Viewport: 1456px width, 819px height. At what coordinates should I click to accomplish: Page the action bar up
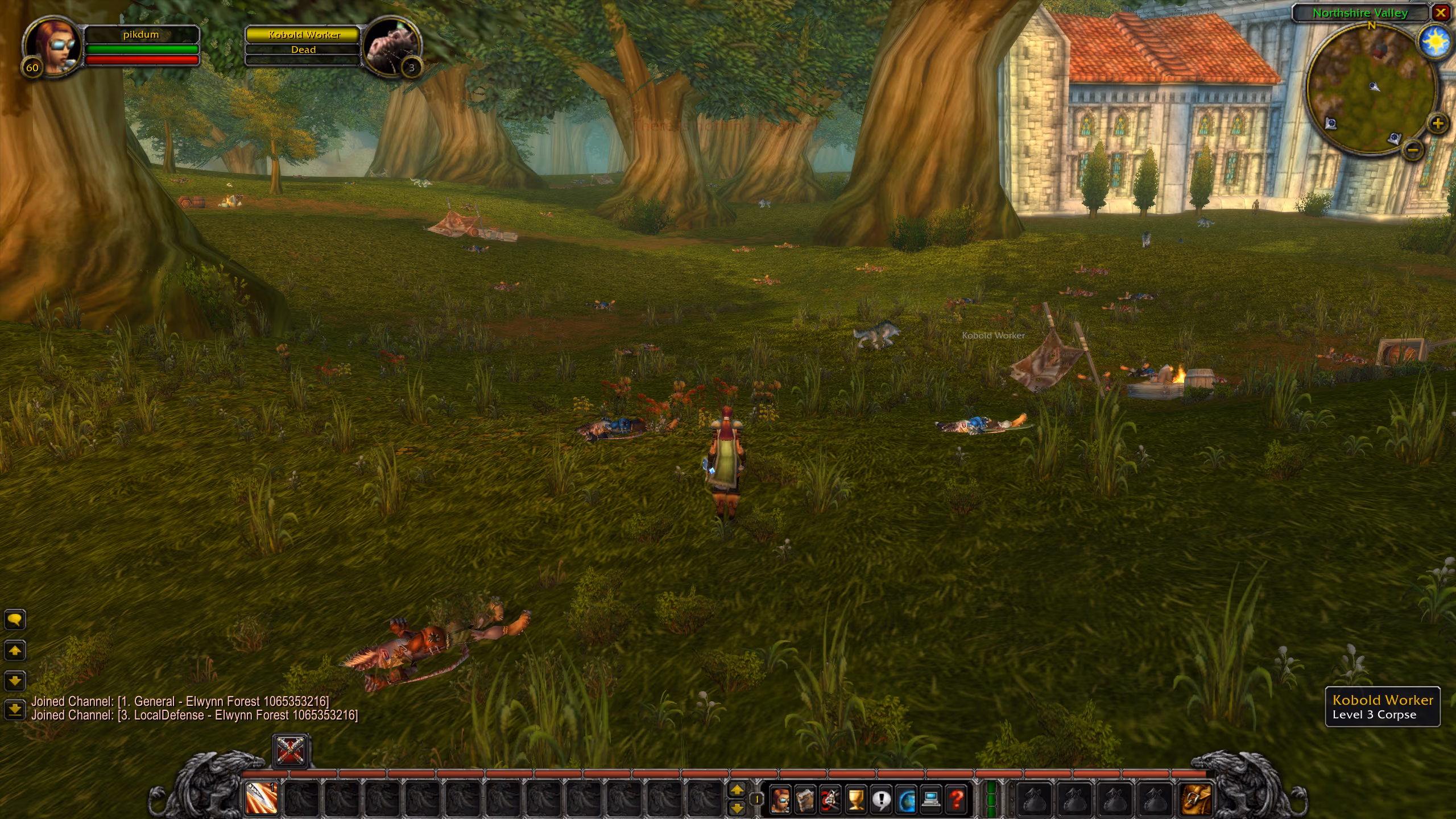click(737, 789)
